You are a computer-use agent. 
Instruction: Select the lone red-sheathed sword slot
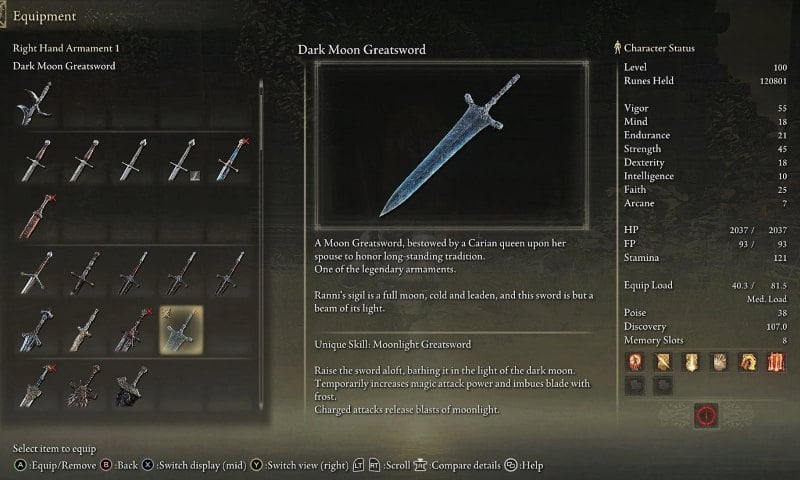click(36, 215)
